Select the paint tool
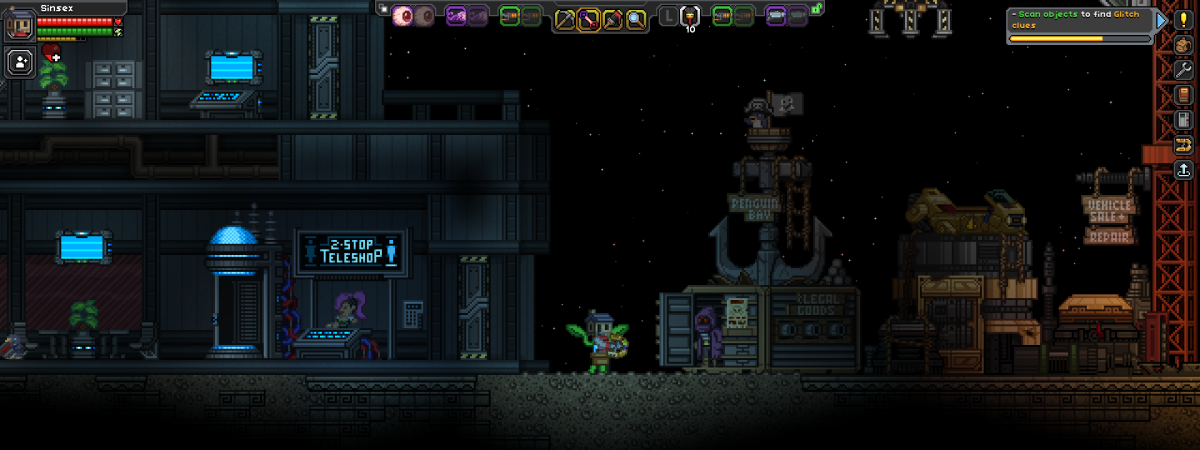 [x=612, y=17]
